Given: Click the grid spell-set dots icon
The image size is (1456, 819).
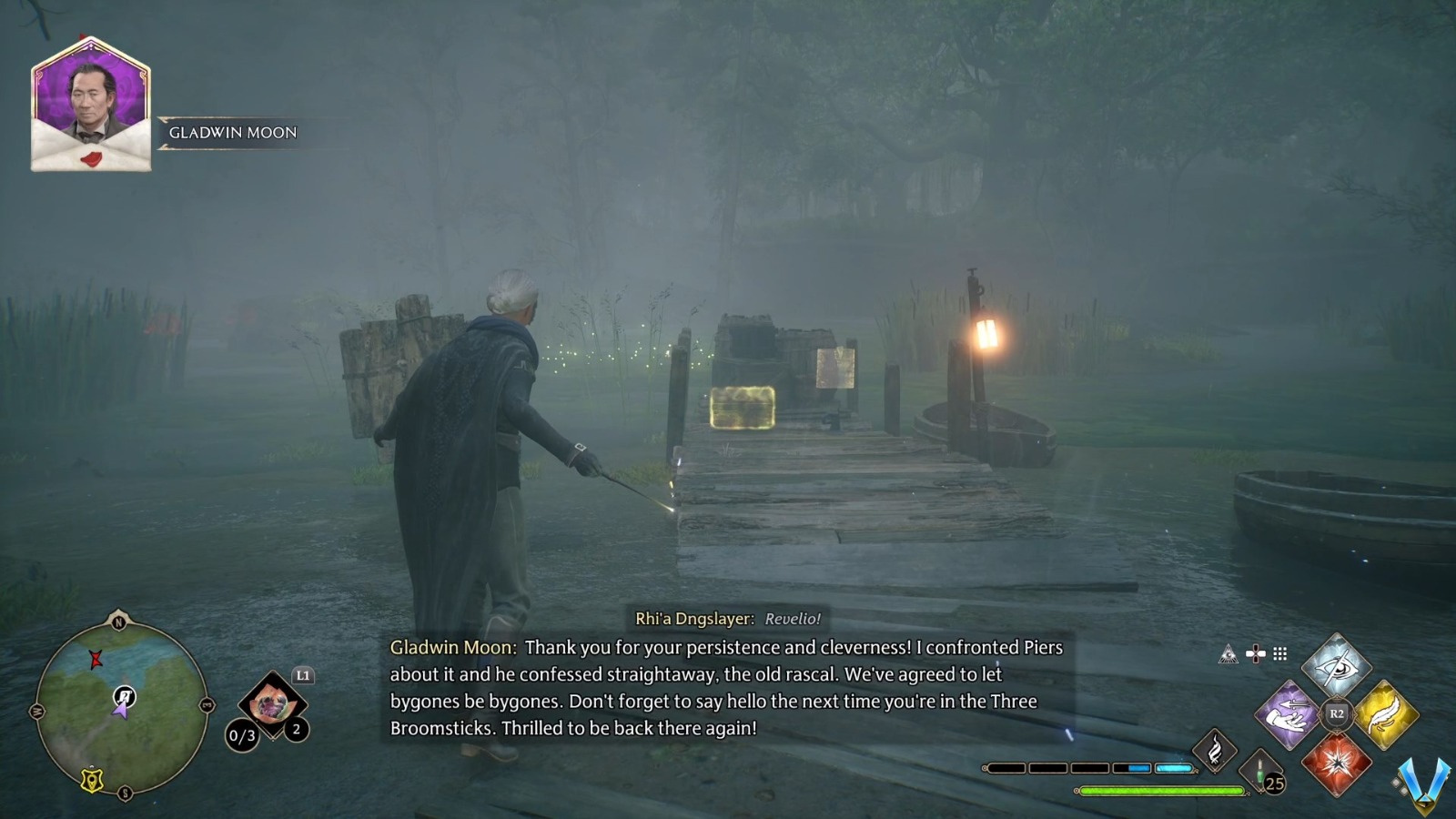Looking at the screenshot, I should point(1279,654).
